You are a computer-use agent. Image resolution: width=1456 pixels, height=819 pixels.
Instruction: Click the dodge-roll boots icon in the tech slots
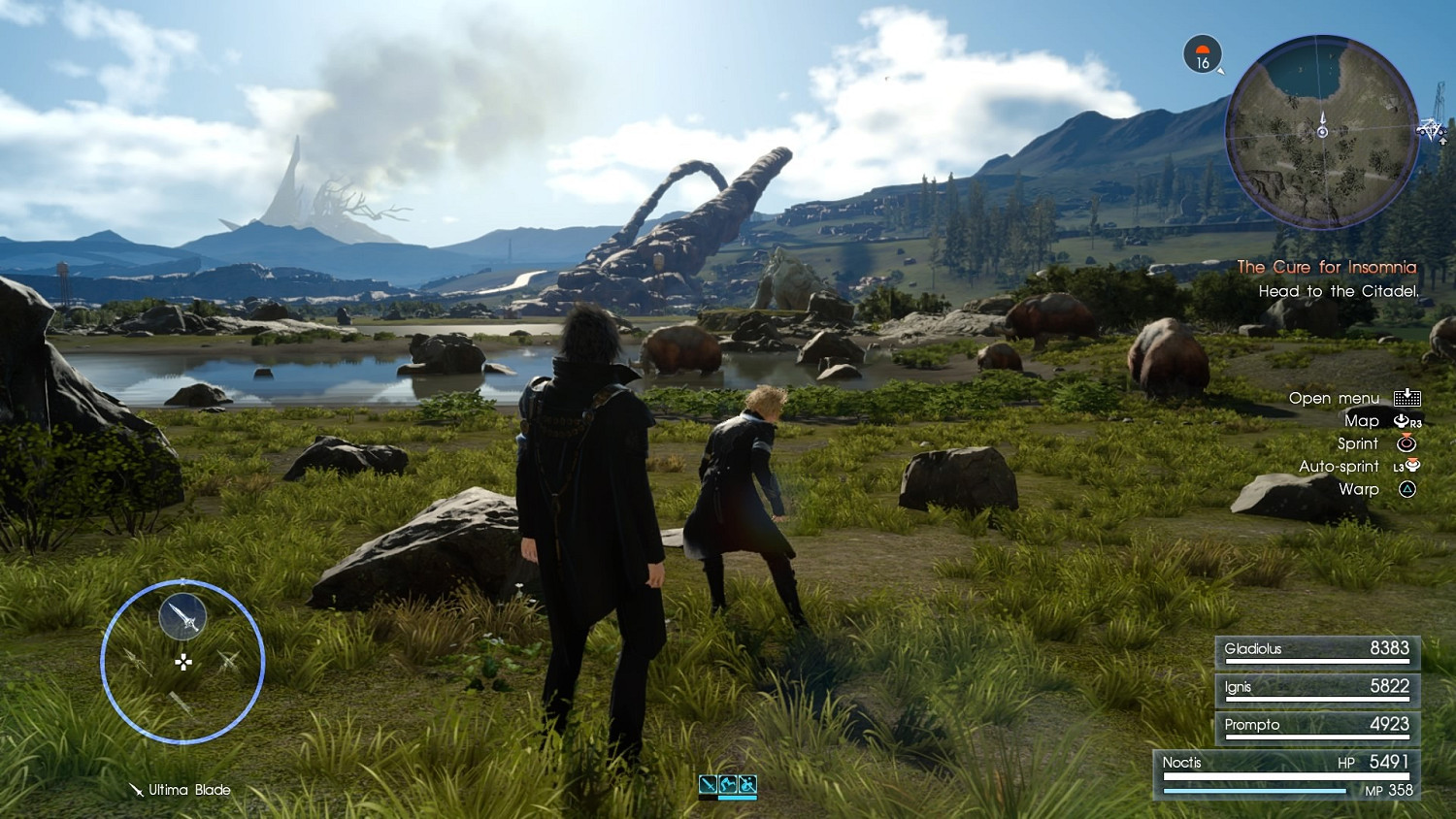point(727,784)
